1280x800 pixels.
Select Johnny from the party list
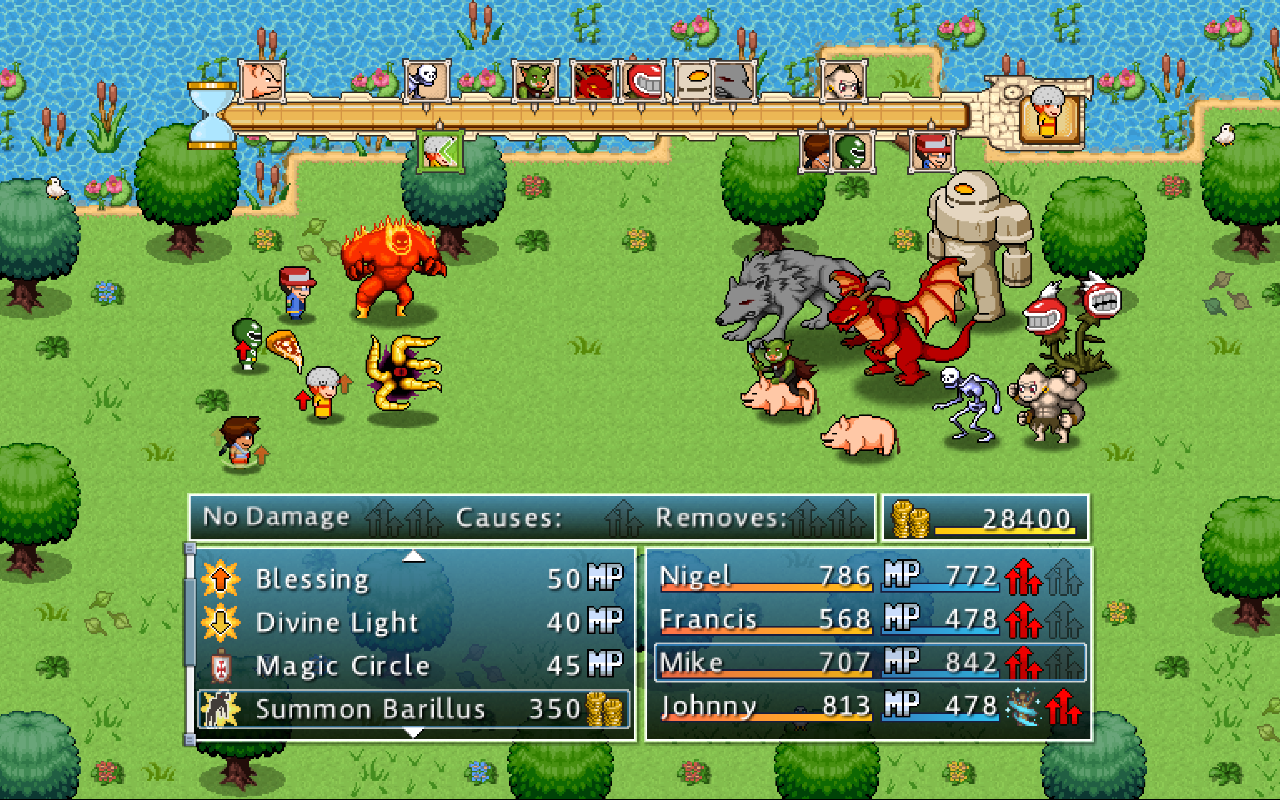(708, 707)
